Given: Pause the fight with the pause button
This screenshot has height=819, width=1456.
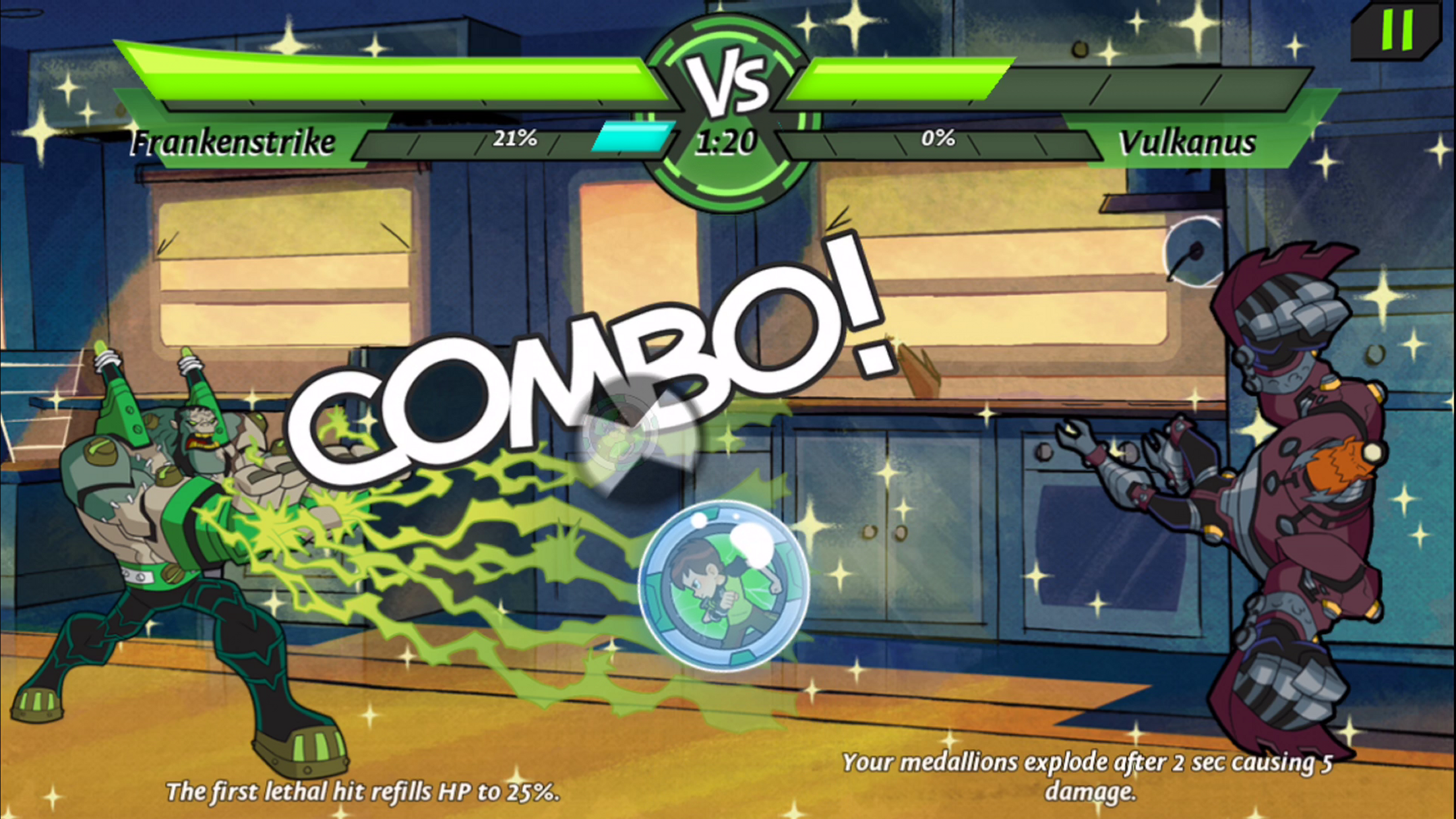Looking at the screenshot, I should pyautogui.click(x=1397, y=30).
